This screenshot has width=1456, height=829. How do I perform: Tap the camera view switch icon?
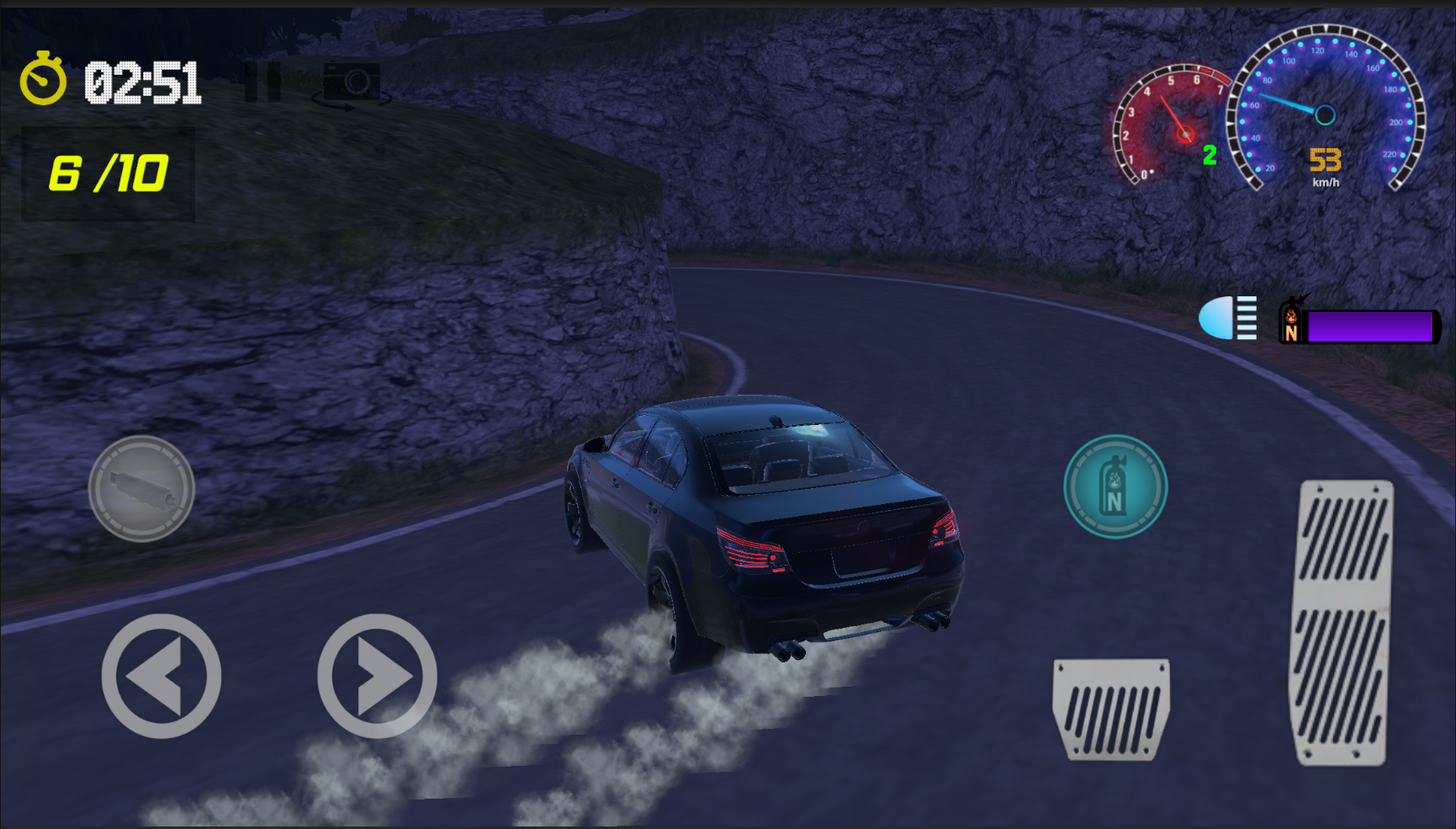(353, 82)
